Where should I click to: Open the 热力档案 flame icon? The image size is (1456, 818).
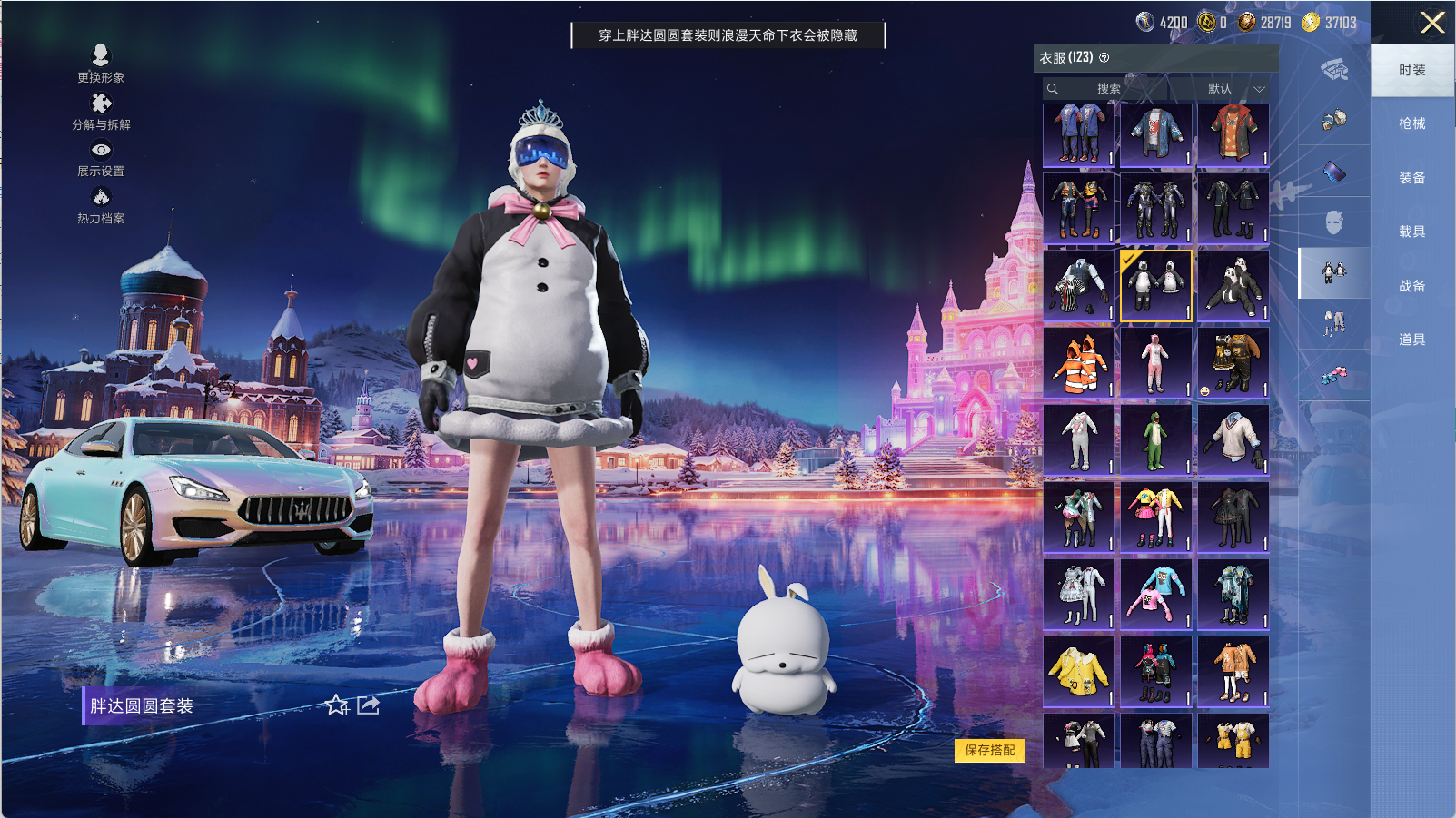(101, 205)
